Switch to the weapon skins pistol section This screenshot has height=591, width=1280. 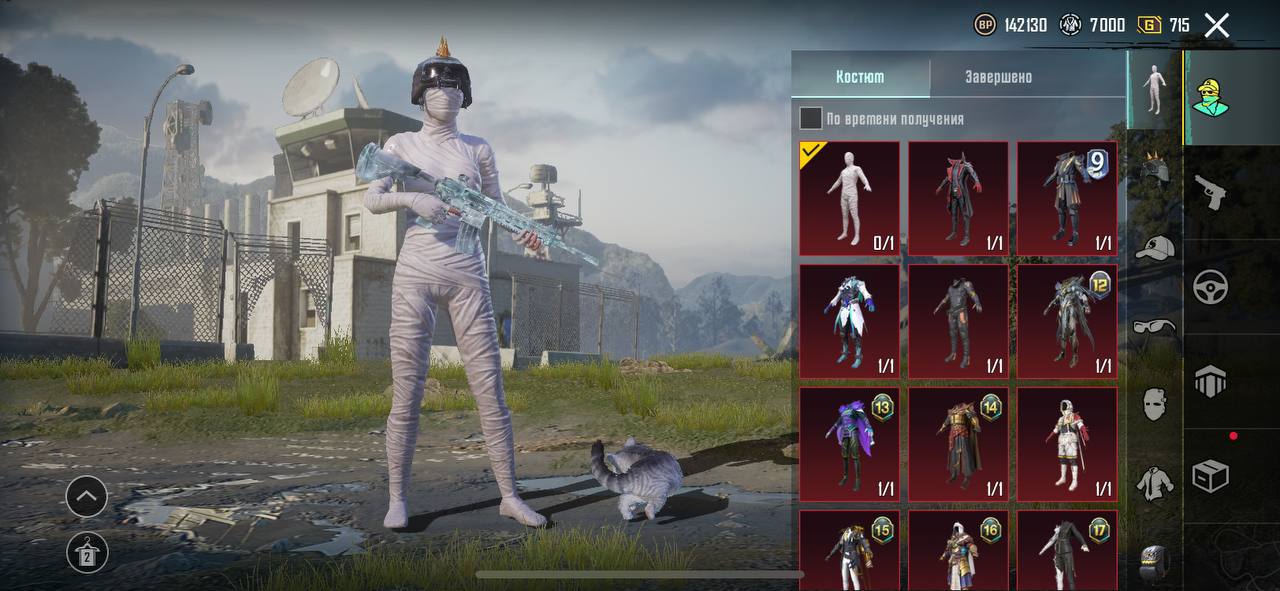(x=1211, y=193)
